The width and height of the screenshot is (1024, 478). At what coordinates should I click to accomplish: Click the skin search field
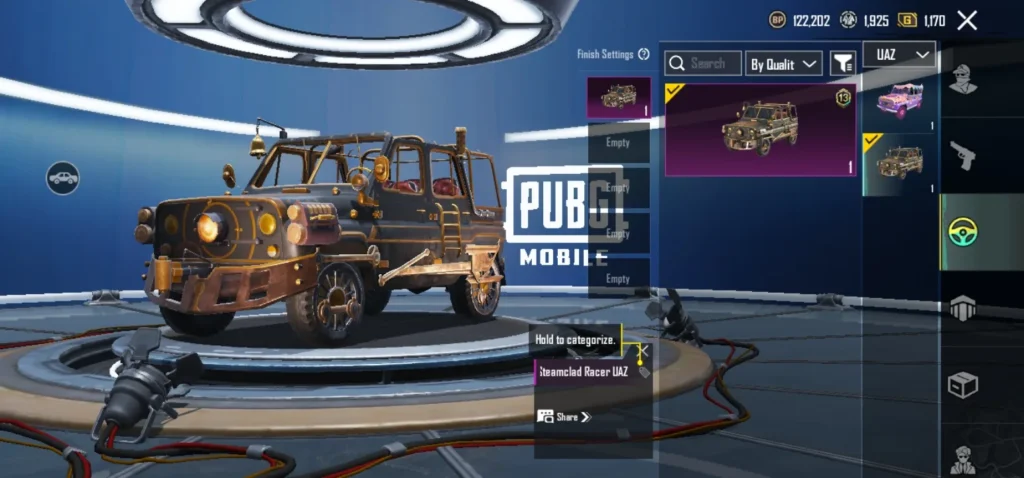pos(703,64)
